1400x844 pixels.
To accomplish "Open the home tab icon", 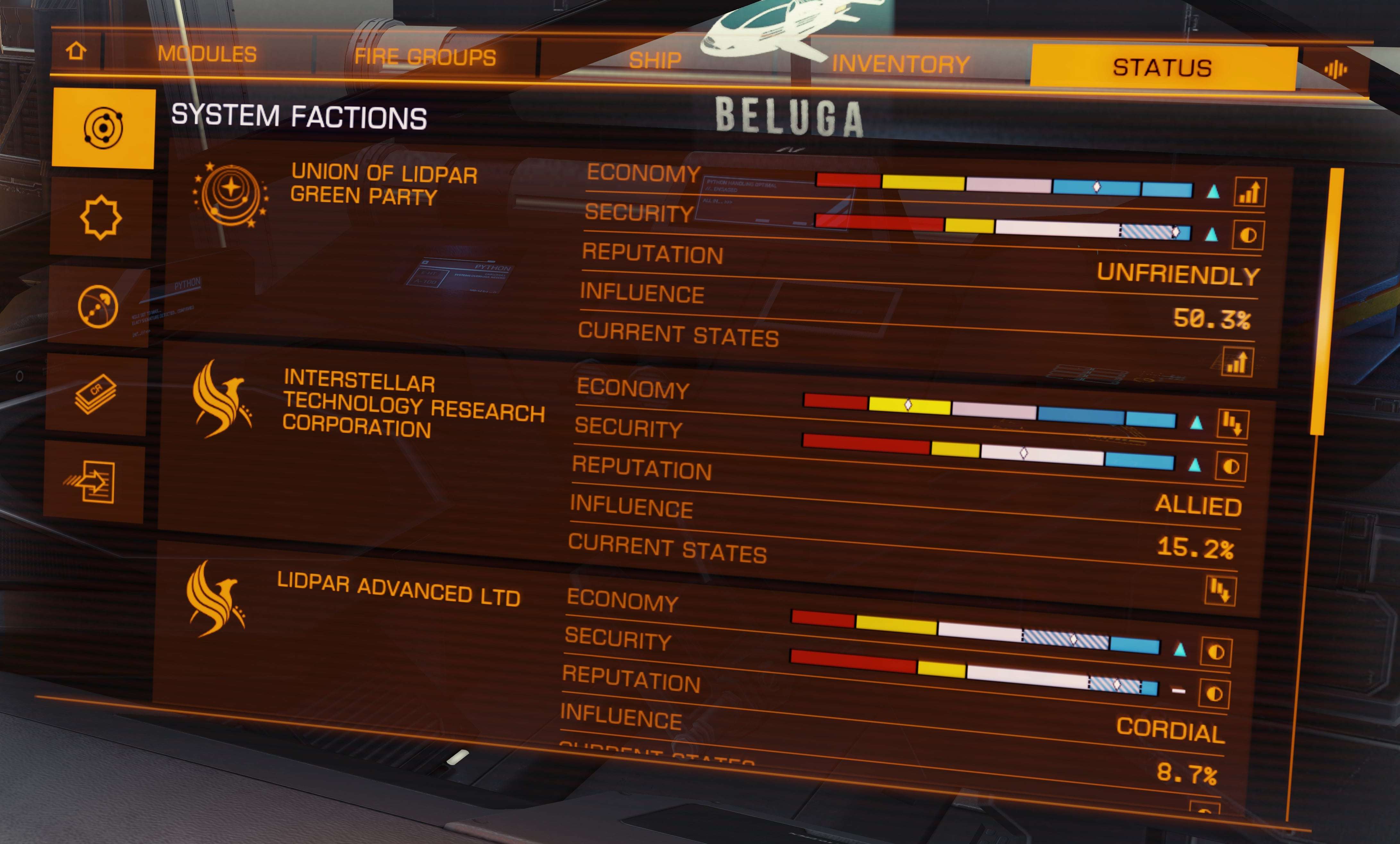I will (x=76, y=52).
